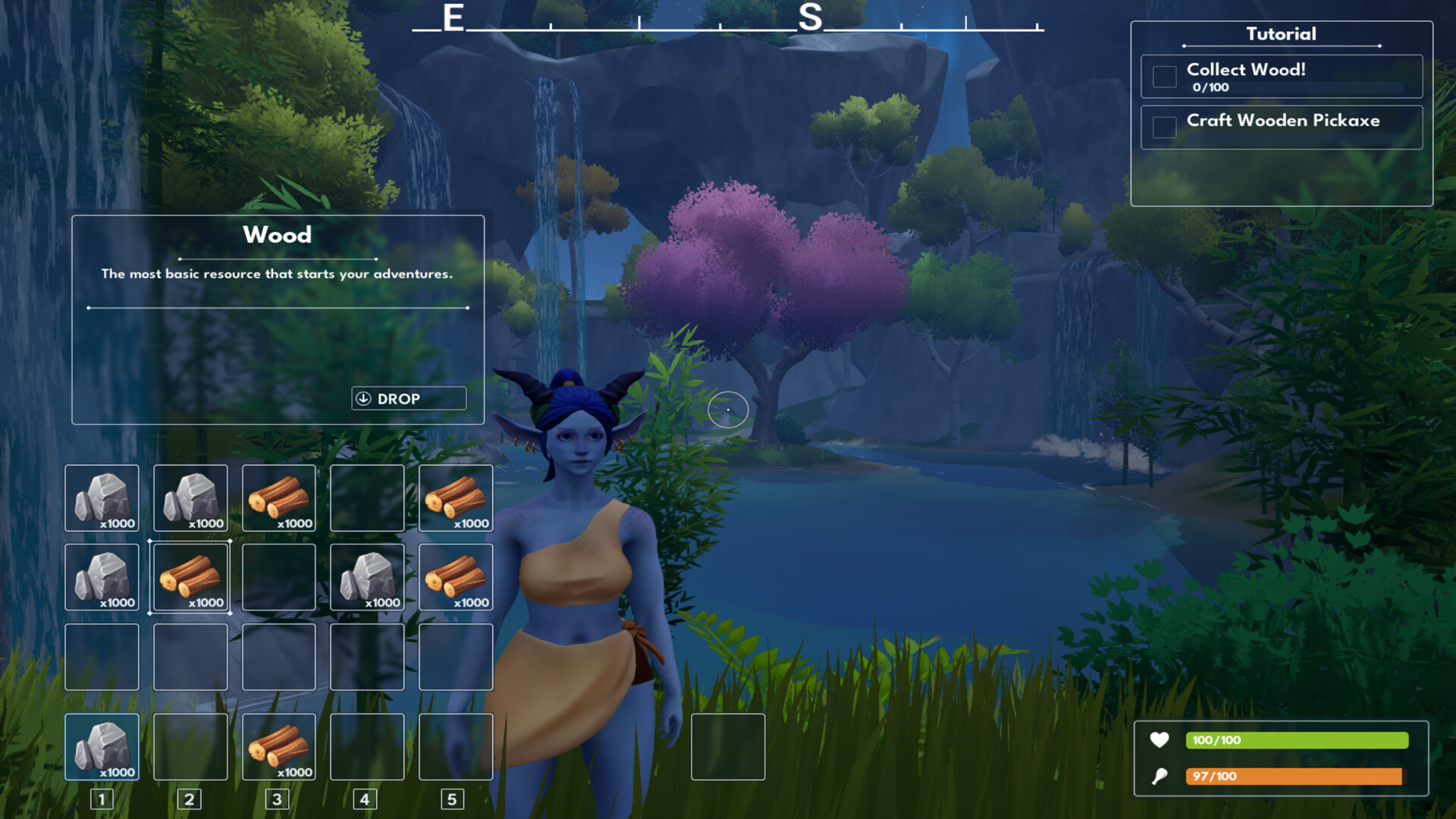Screen dimensions: 1456x819
Task: Click the highlighted wood stack in the second row
Action: pyautogui.click(x=190, y=577)
